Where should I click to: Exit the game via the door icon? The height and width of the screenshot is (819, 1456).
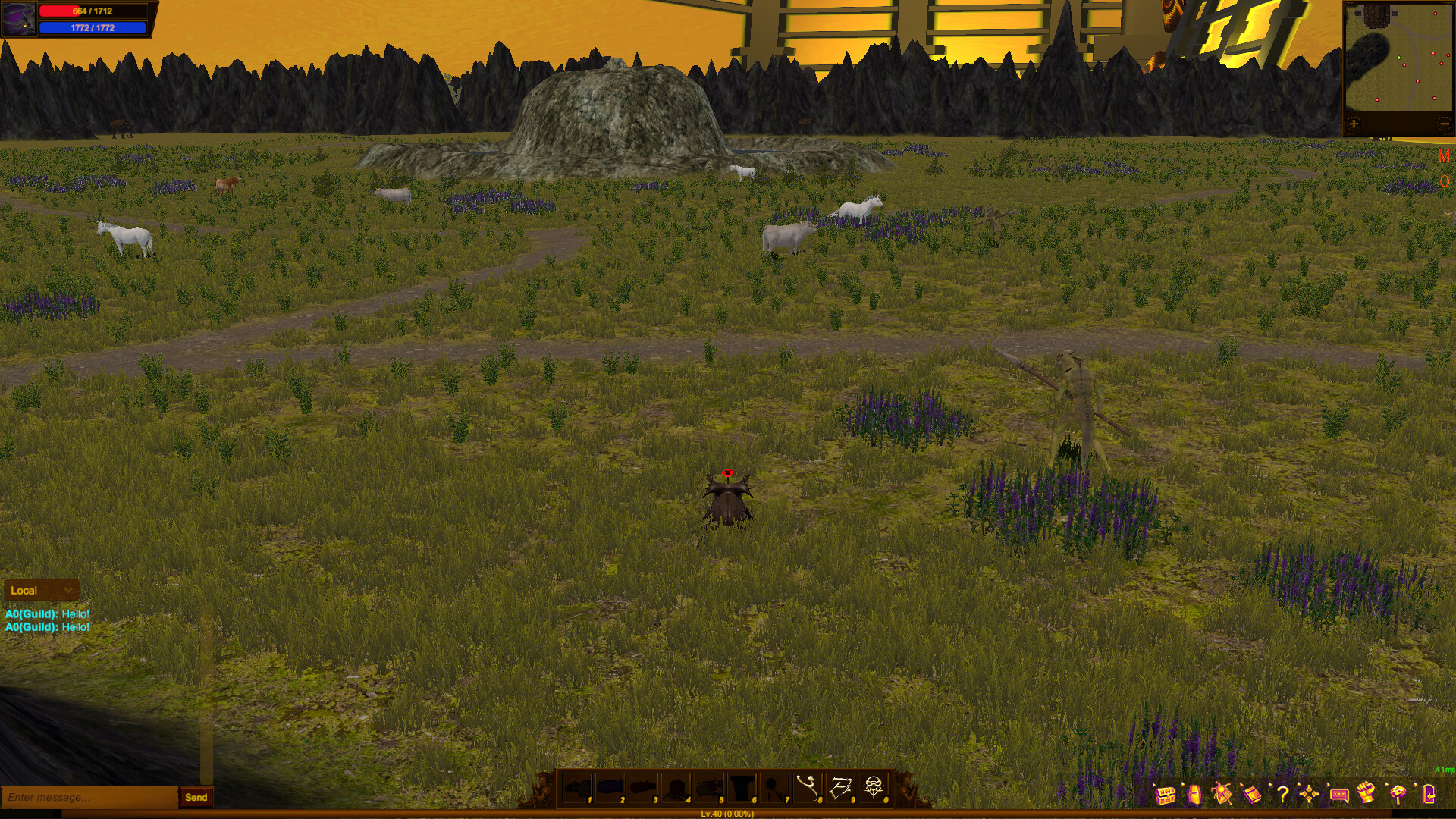point(1429,795)
